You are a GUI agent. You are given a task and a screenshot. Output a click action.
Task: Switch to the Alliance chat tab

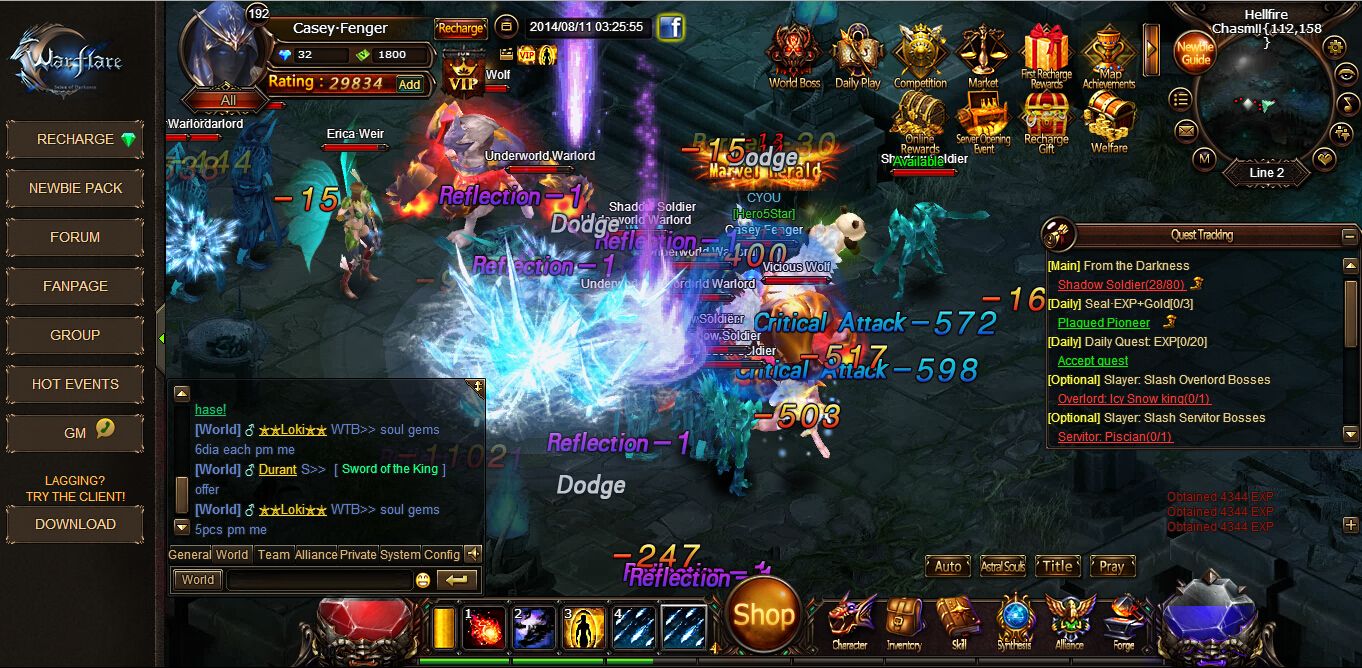[x=316, y=554]
